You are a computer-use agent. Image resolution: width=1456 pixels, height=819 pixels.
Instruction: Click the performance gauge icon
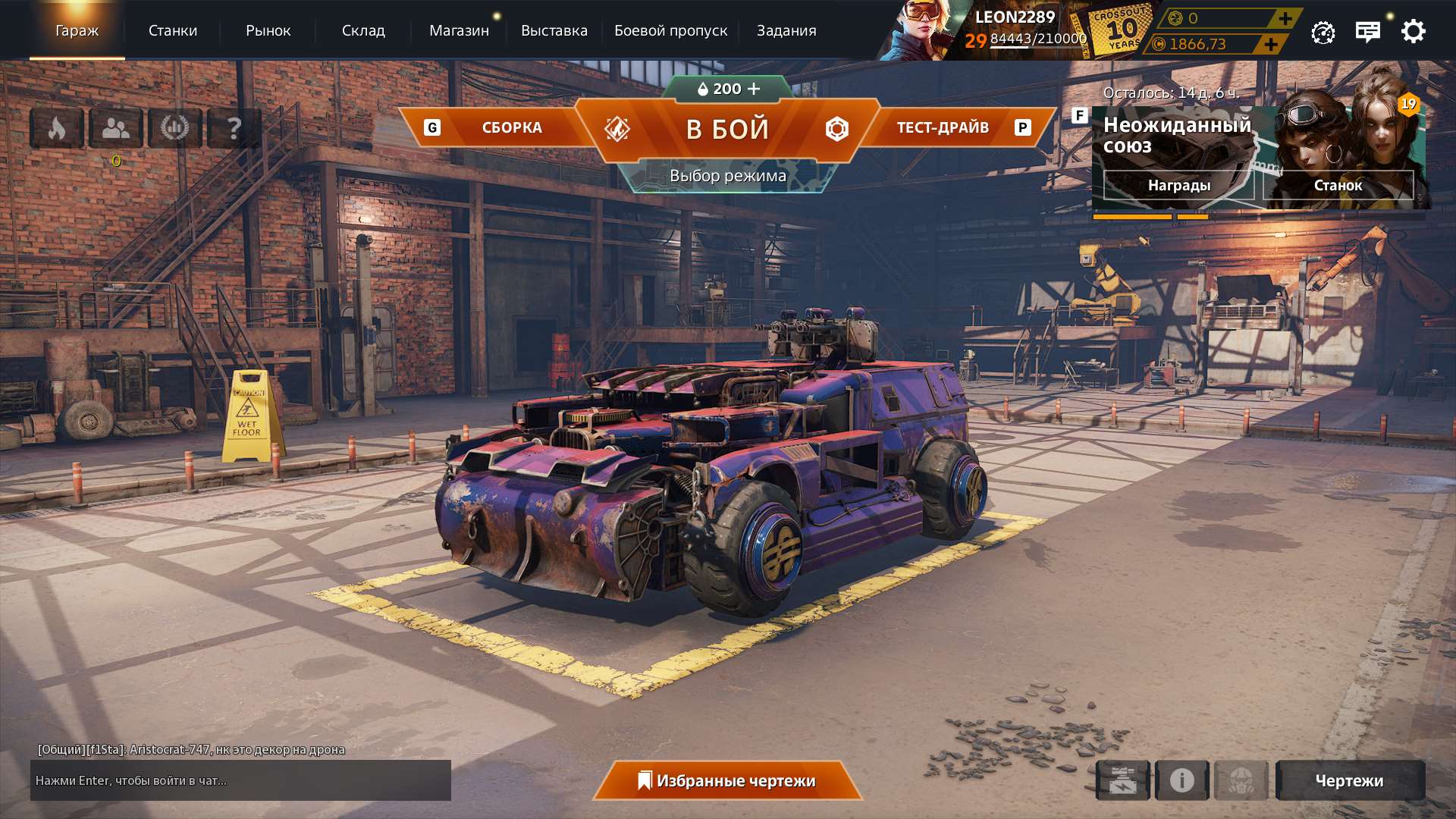pos(1323,31)
